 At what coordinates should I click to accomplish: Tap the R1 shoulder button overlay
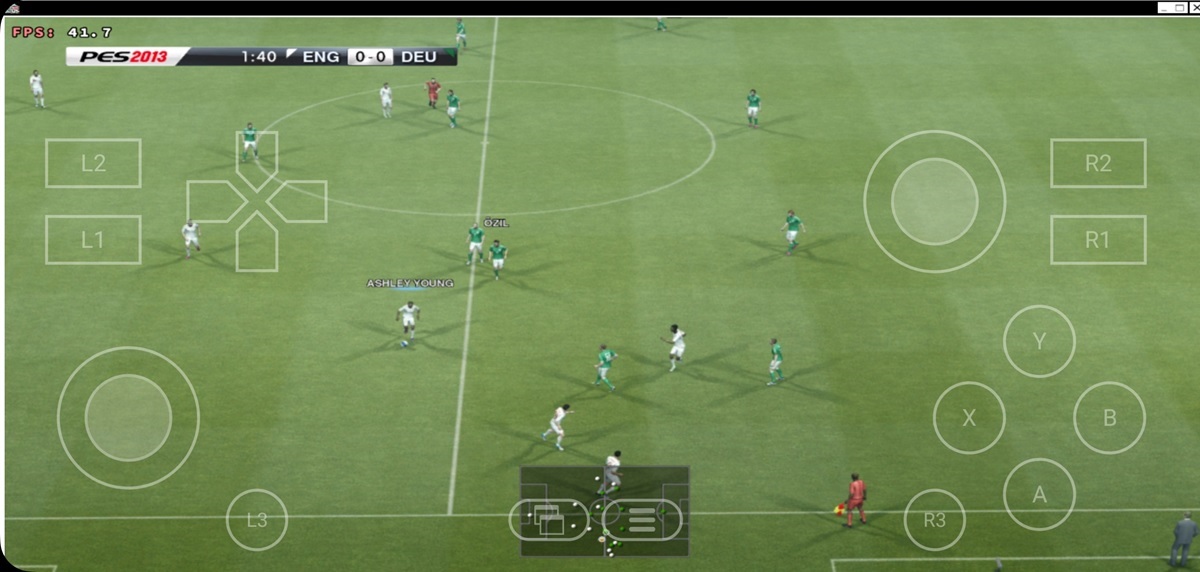click(x=1098, y=240)
